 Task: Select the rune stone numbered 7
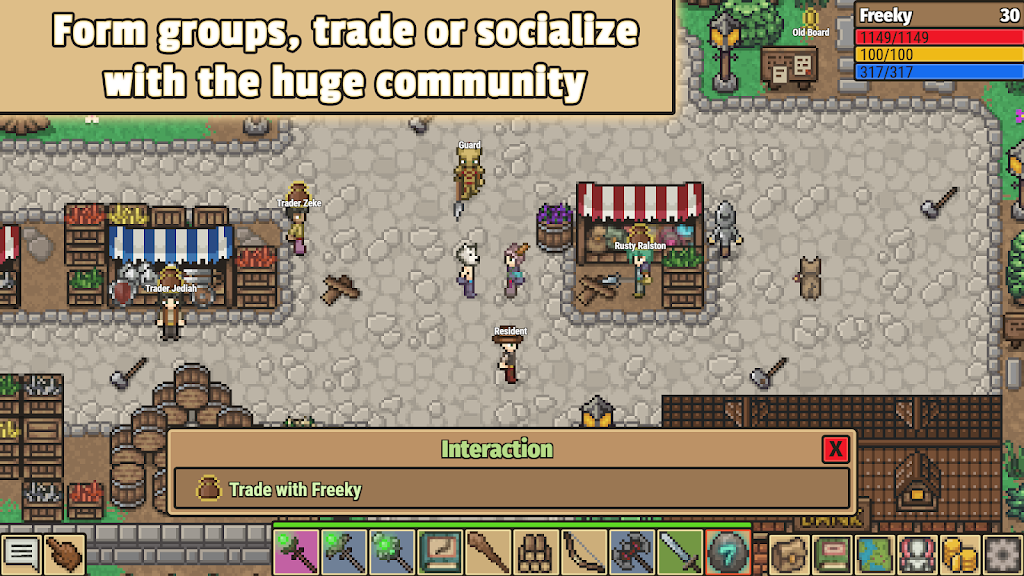click(x=728, y=551)
